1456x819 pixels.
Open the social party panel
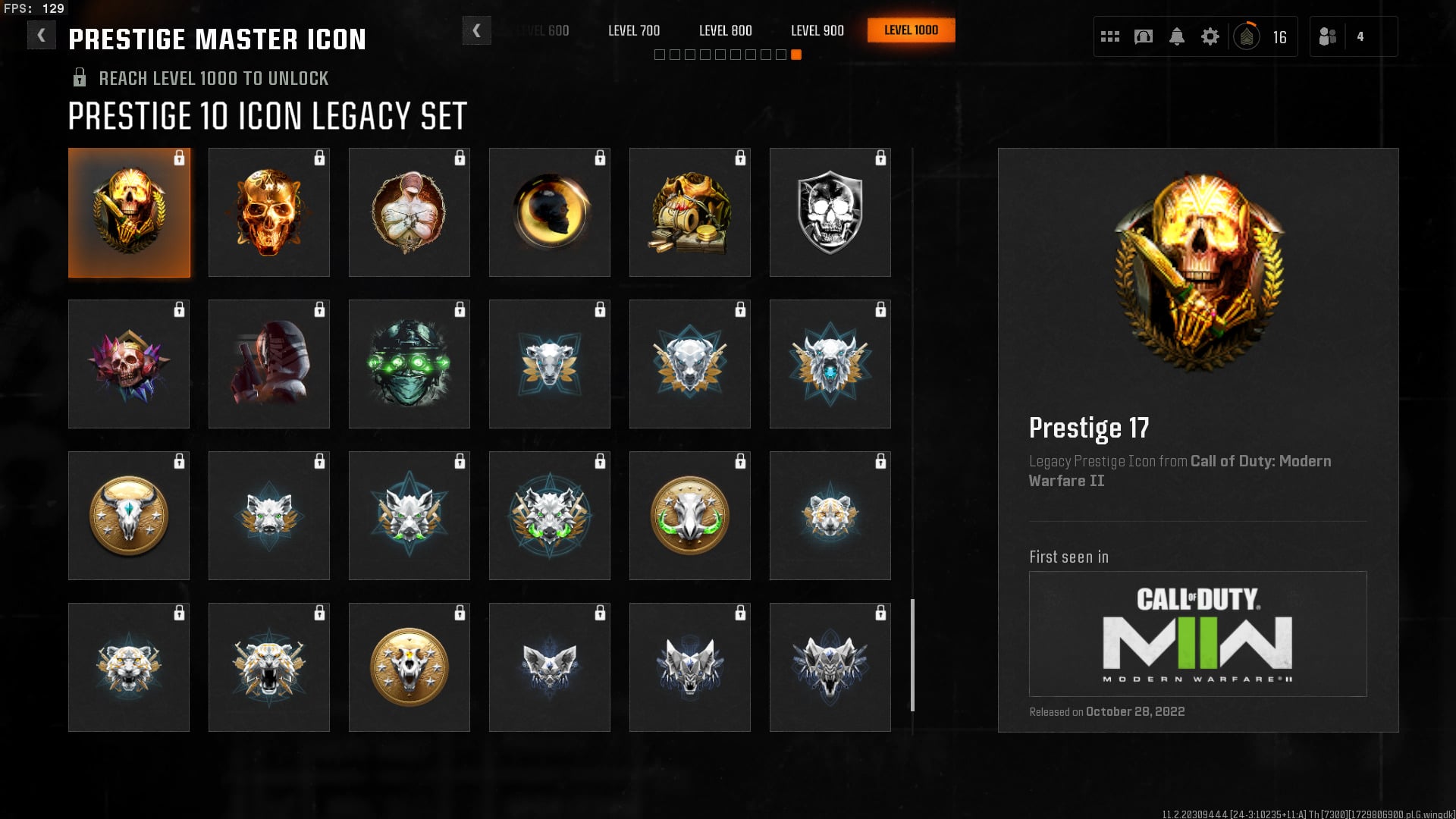1329,36
